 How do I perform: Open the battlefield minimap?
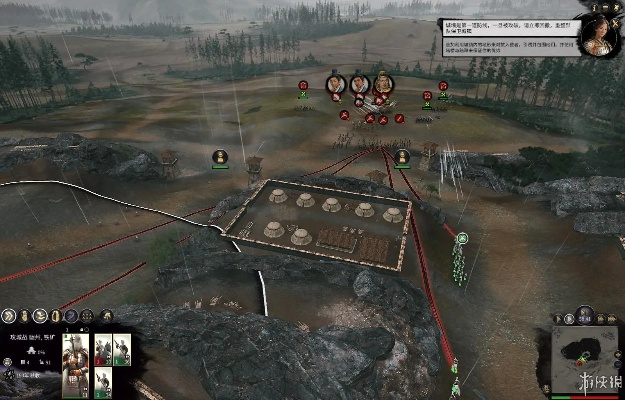(584, 352)
